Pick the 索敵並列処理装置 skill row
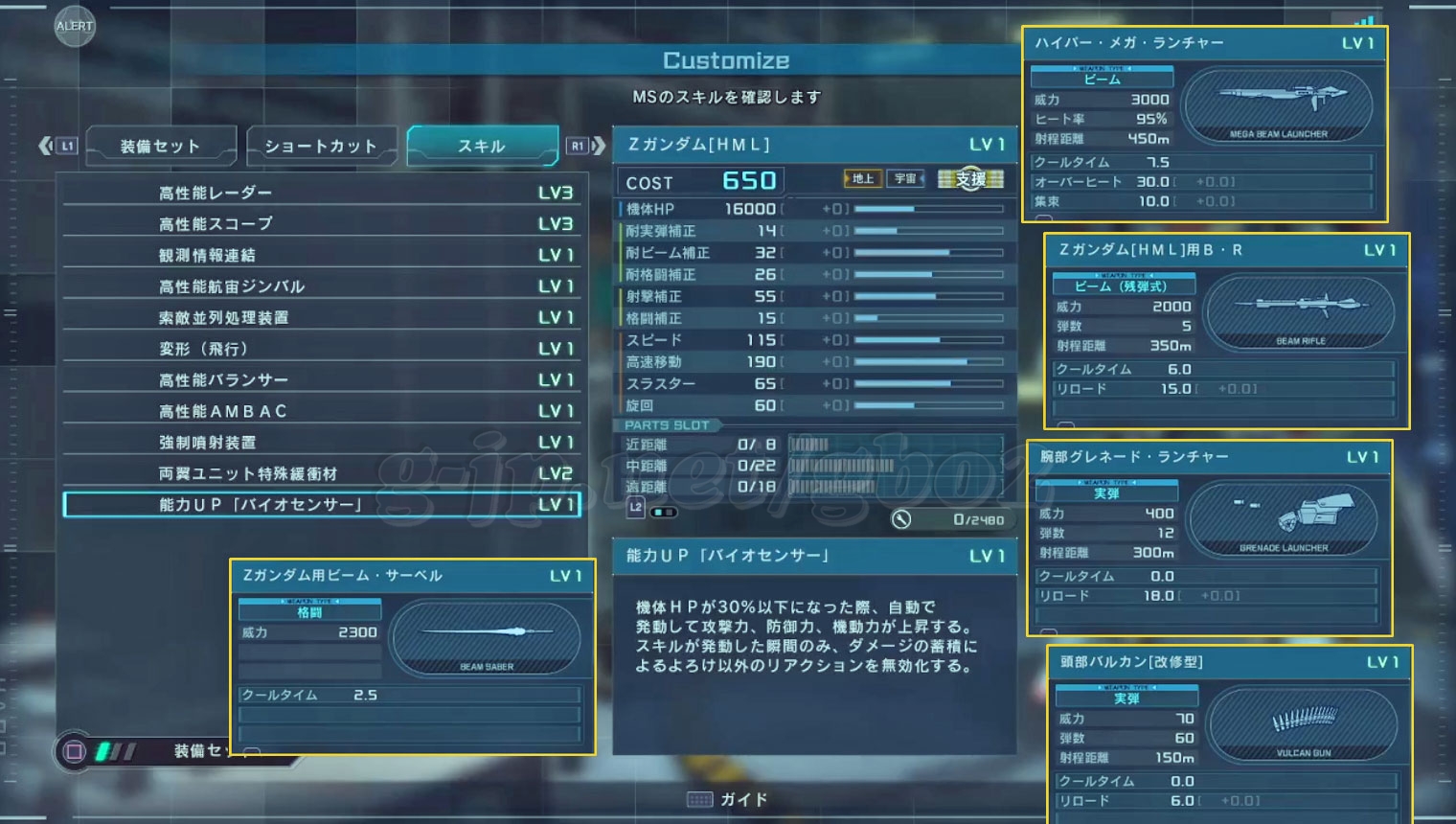 (x=322, y=317)
